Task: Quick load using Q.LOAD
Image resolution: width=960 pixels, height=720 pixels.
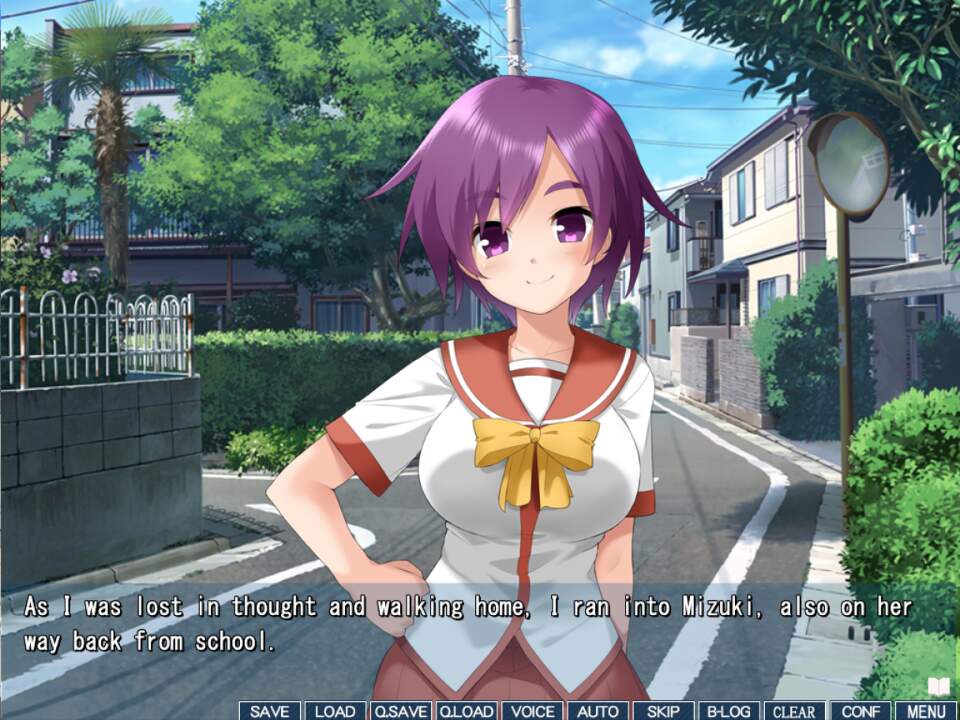Action: click(466, 711)
